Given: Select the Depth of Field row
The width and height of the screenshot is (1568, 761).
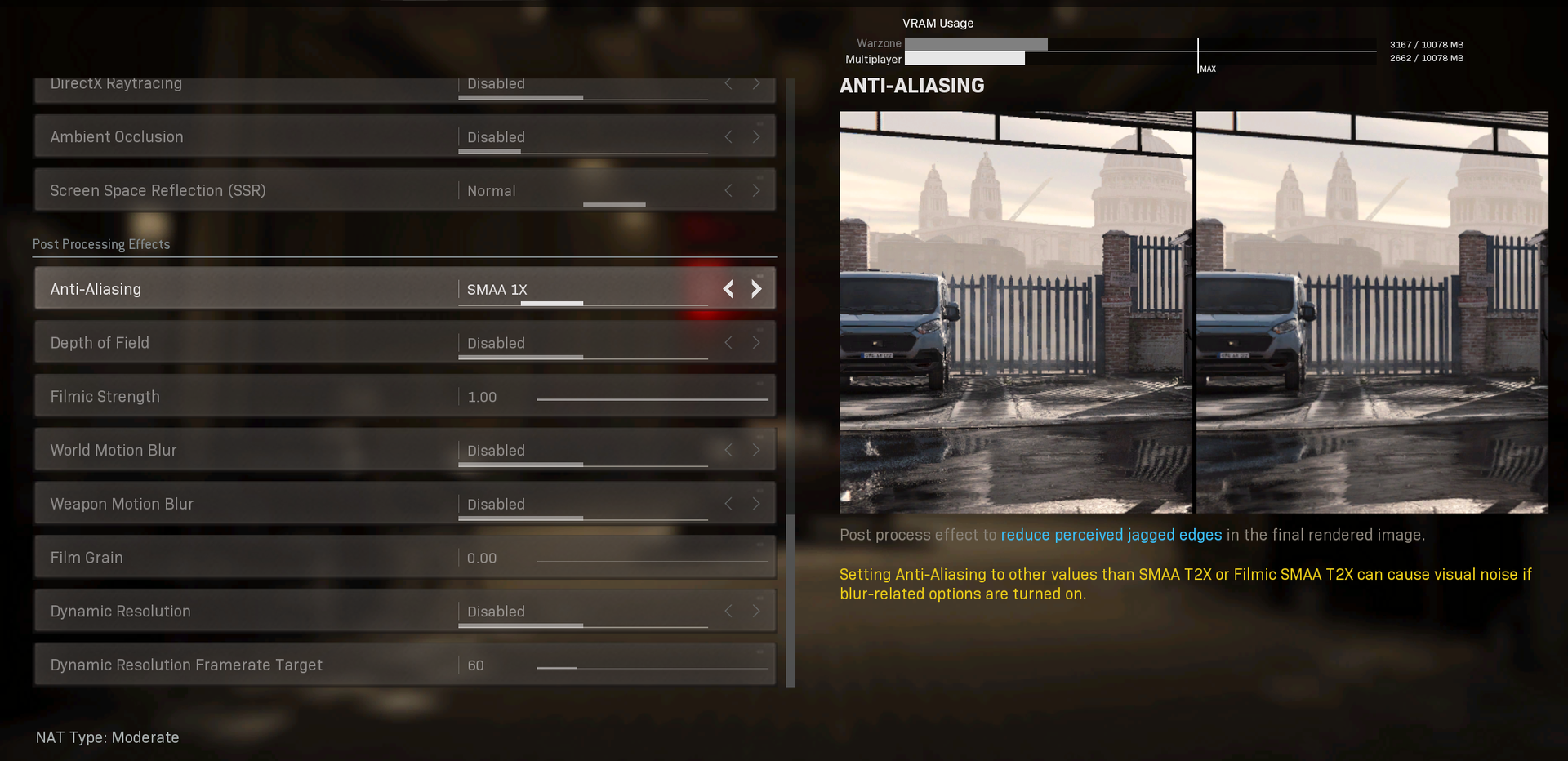Looking at the screenshot, I should pos(245,343).
